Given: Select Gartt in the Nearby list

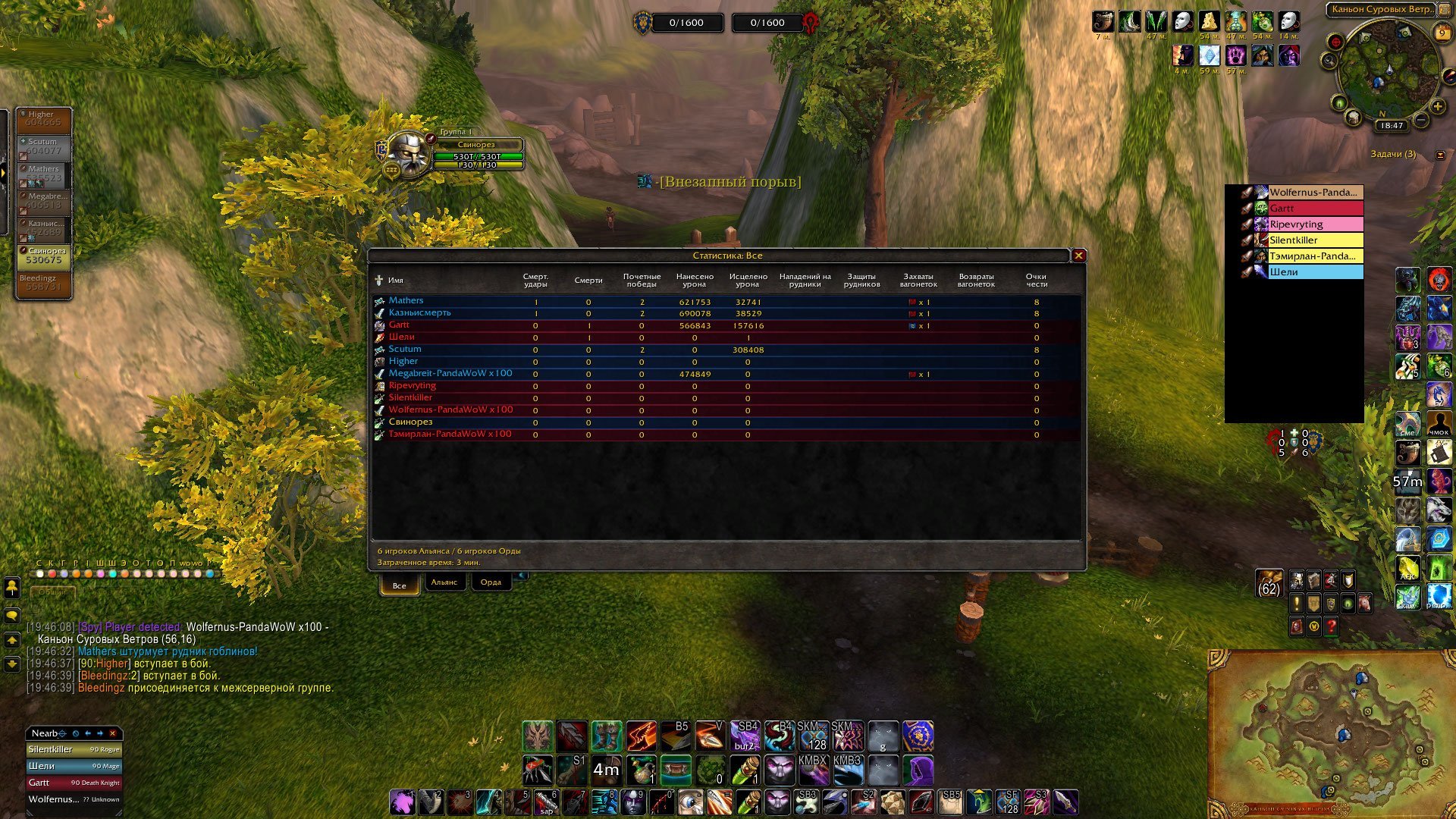Looking at the screenshot, I should click(x=74, y=783).
